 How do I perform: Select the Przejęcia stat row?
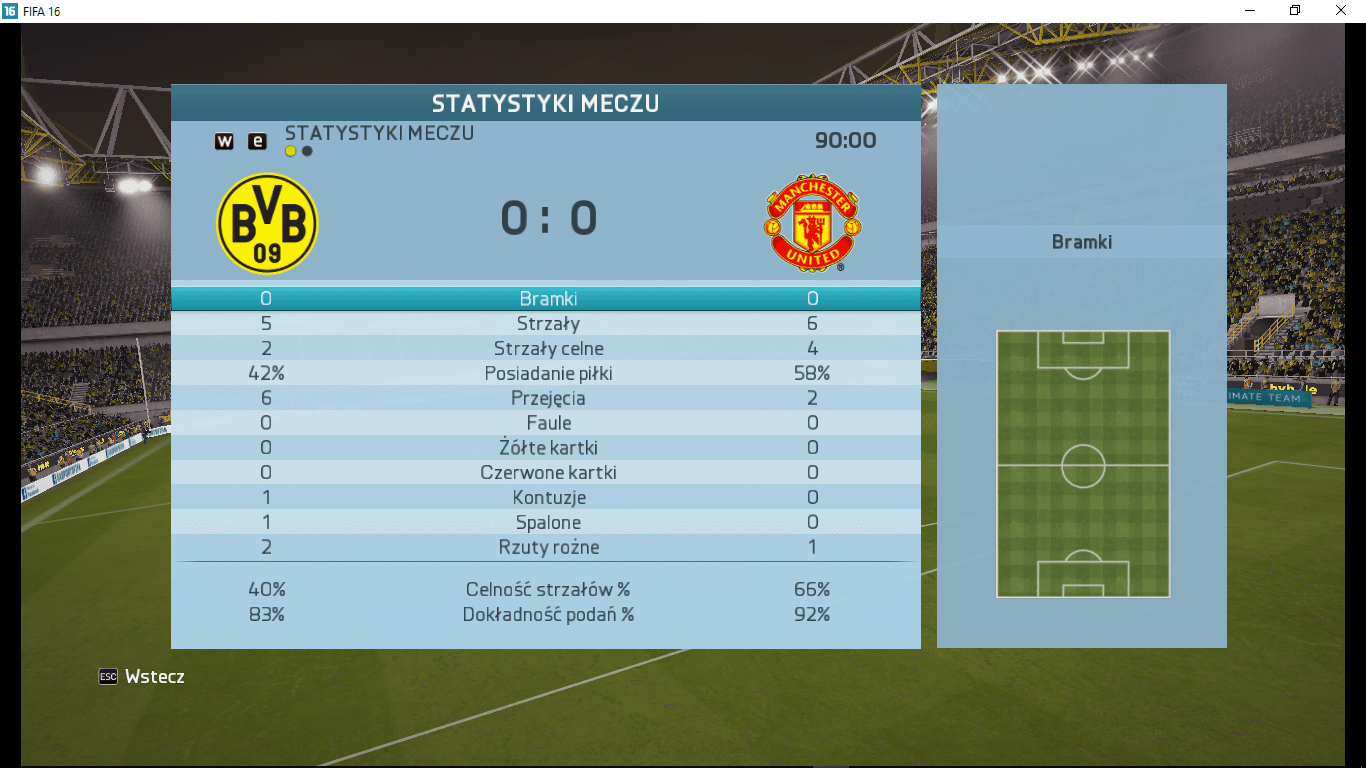pyautogui.click(x=547, y=398)
